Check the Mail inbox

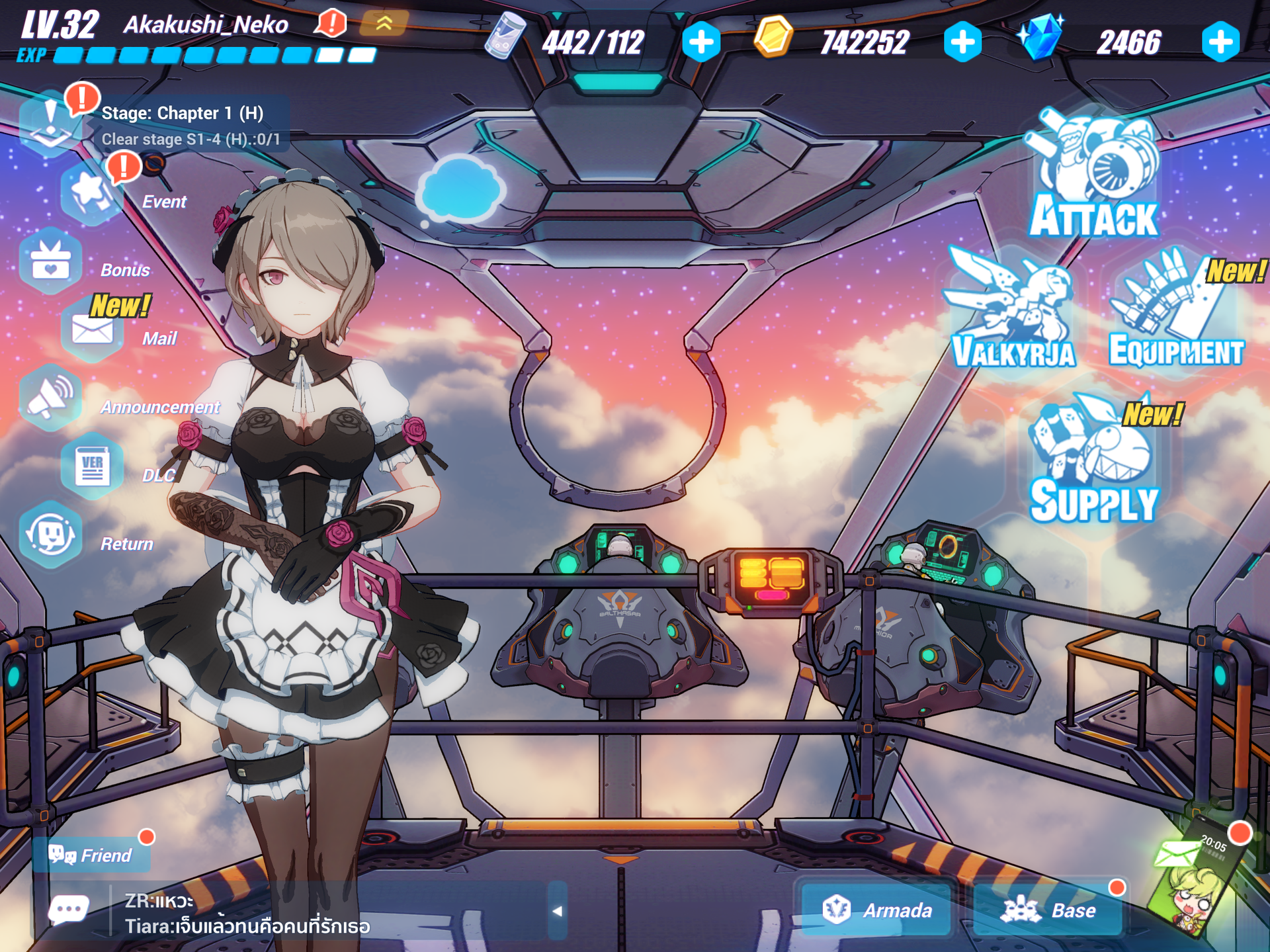pos(91,329)
